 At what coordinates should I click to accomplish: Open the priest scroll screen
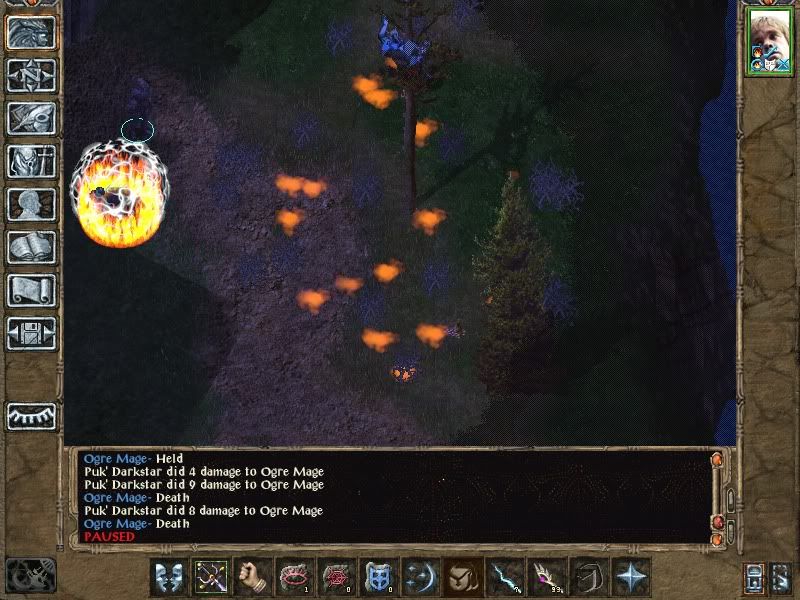click(x=31, y=290)
